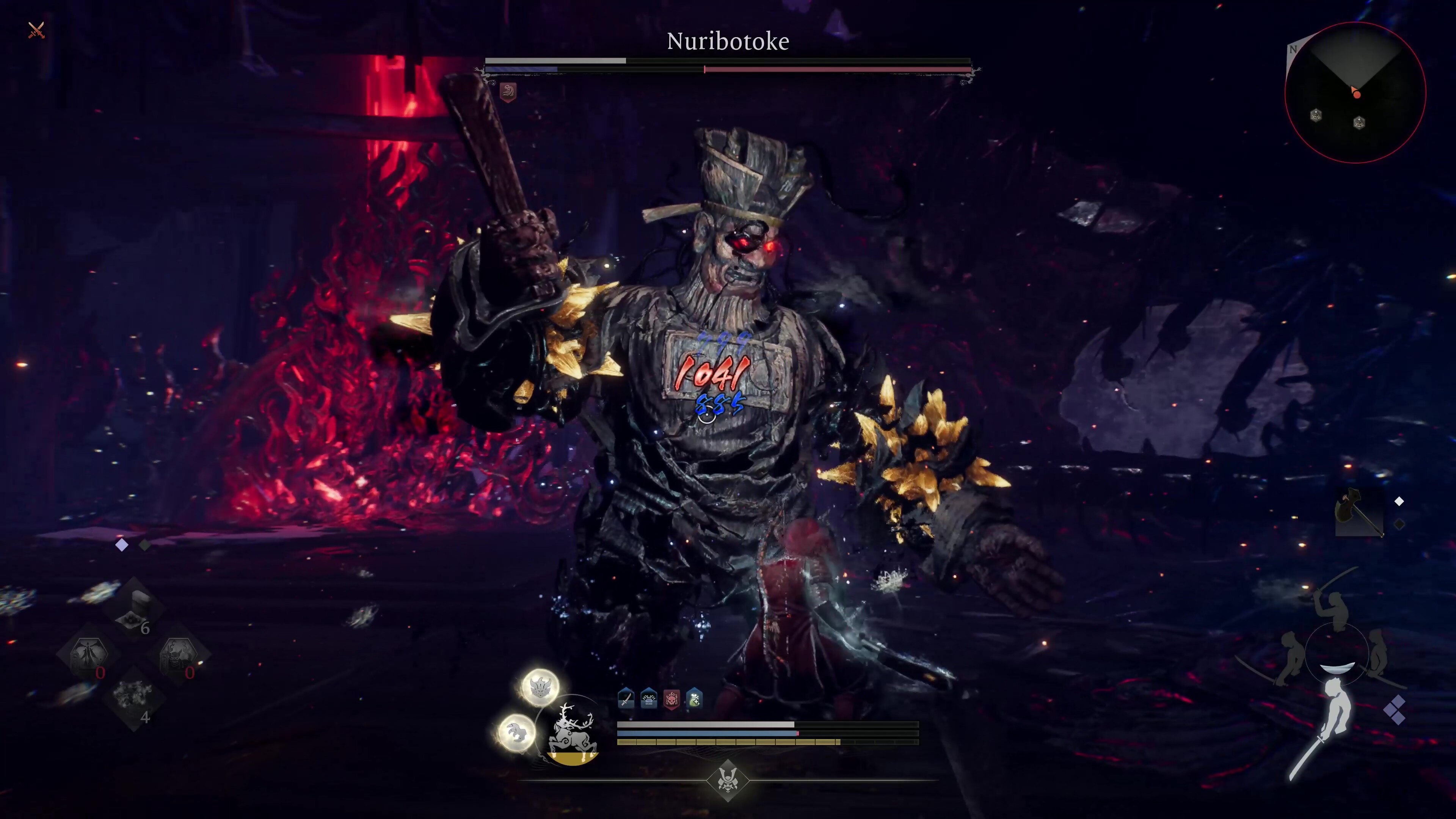Click the red flaming skull status icon
This screenshot has width=1456, height=819.
pos(672,699)
